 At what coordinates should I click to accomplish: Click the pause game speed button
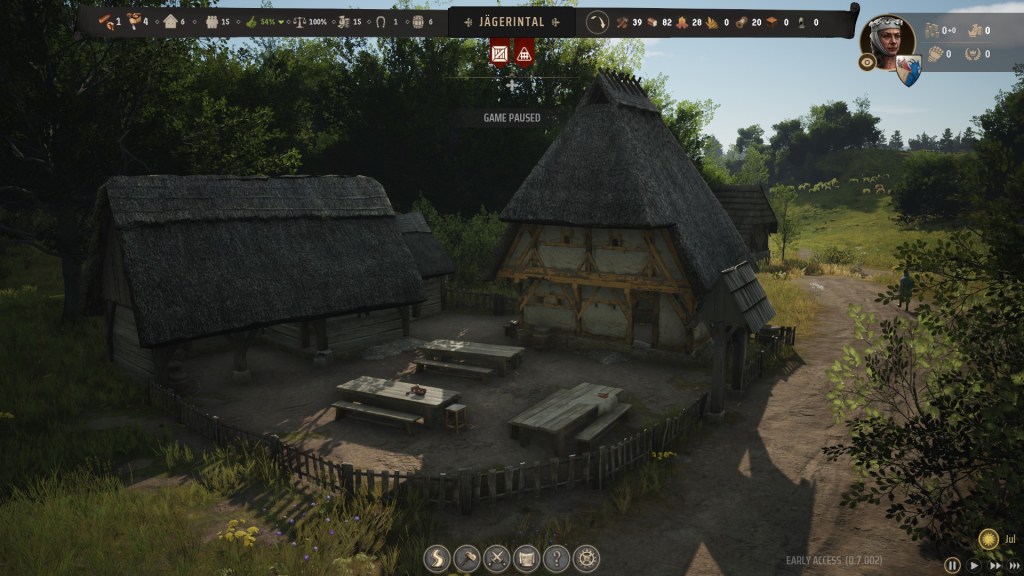pos(952,566)
